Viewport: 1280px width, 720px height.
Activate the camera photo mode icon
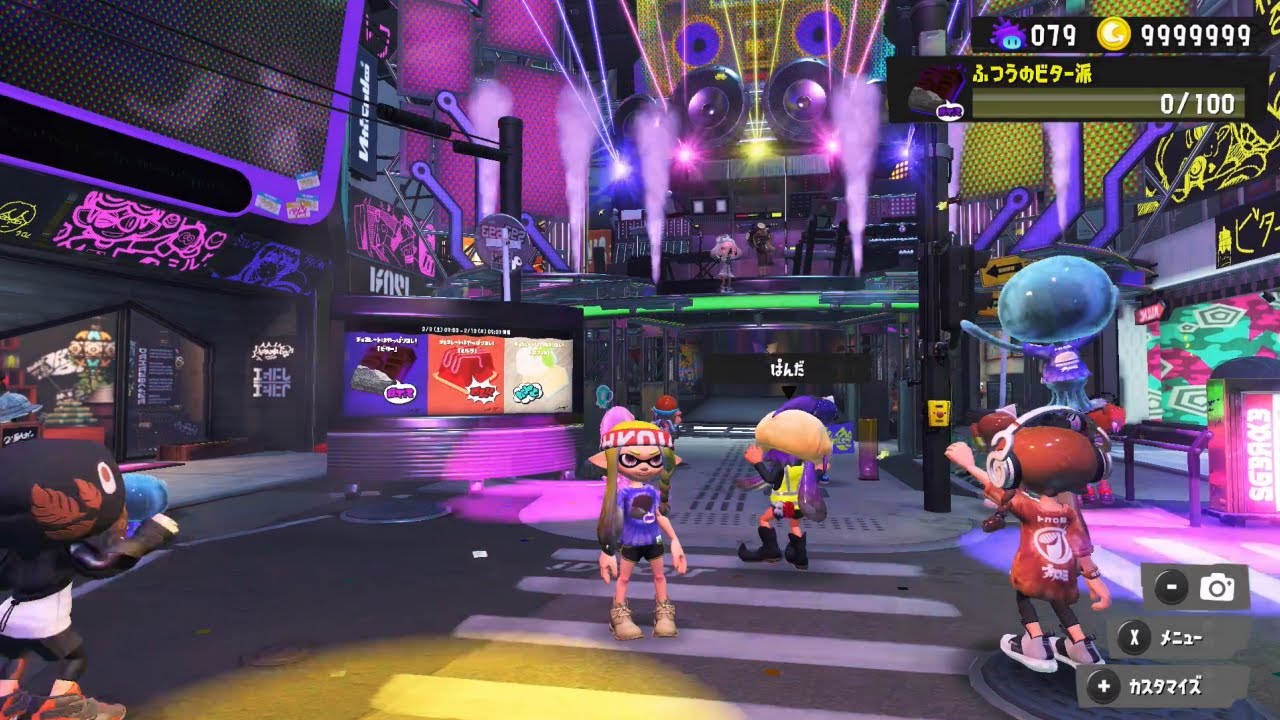[1217, 588]
